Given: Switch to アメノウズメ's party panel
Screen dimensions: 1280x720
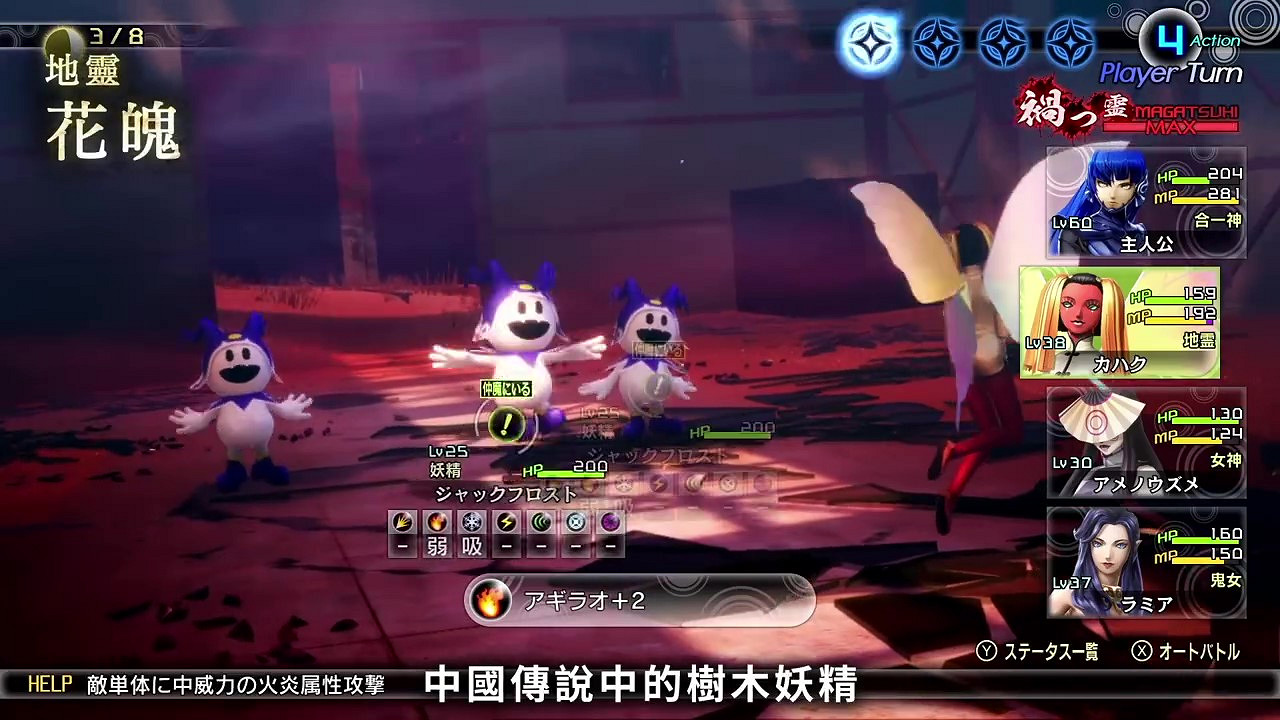Looking at the screenshot, I should pos(1147,442).
